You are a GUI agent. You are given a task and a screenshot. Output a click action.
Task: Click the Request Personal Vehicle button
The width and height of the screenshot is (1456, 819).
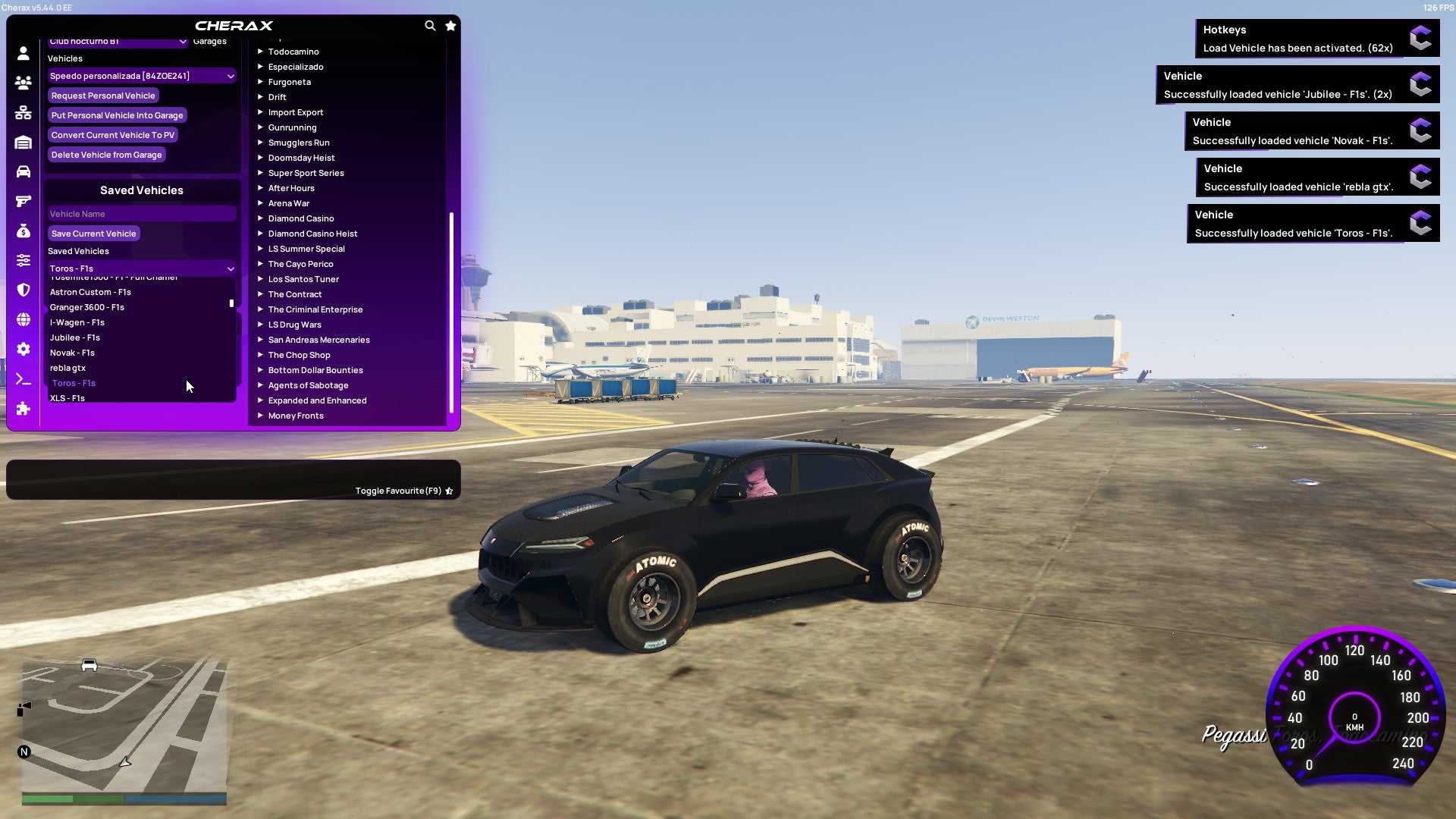point(103,96)
